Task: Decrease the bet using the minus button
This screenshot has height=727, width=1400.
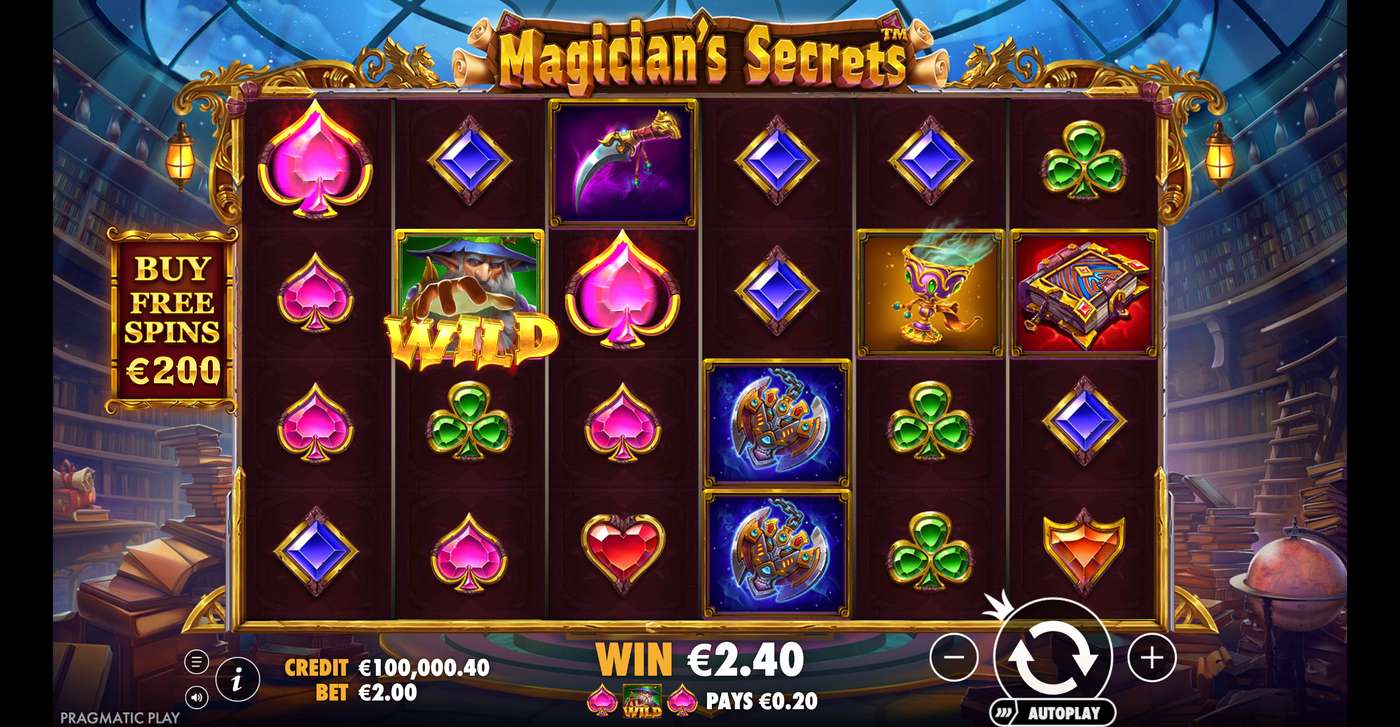Action: click(x=955, y=658)
